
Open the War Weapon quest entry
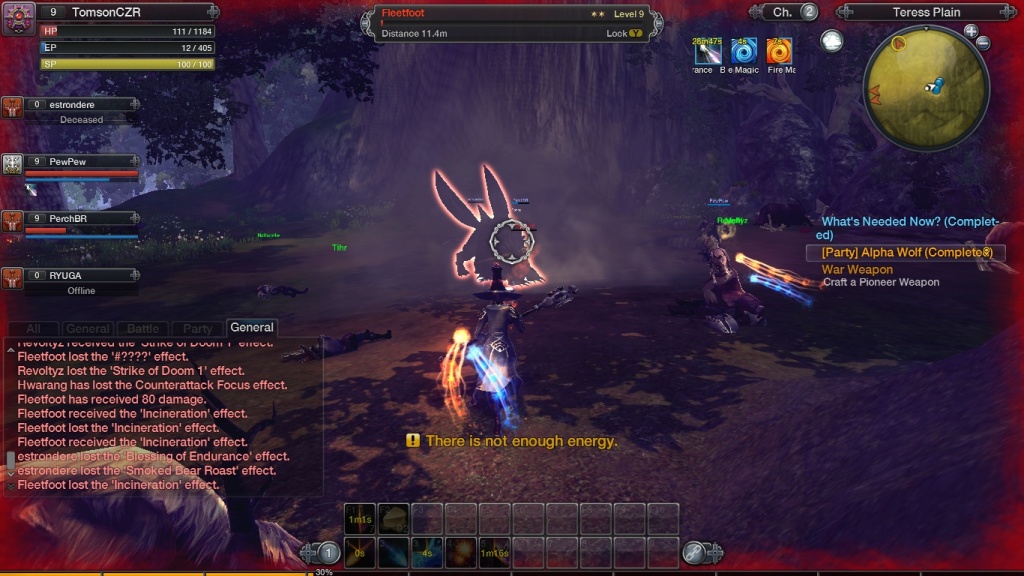point(857,270)
